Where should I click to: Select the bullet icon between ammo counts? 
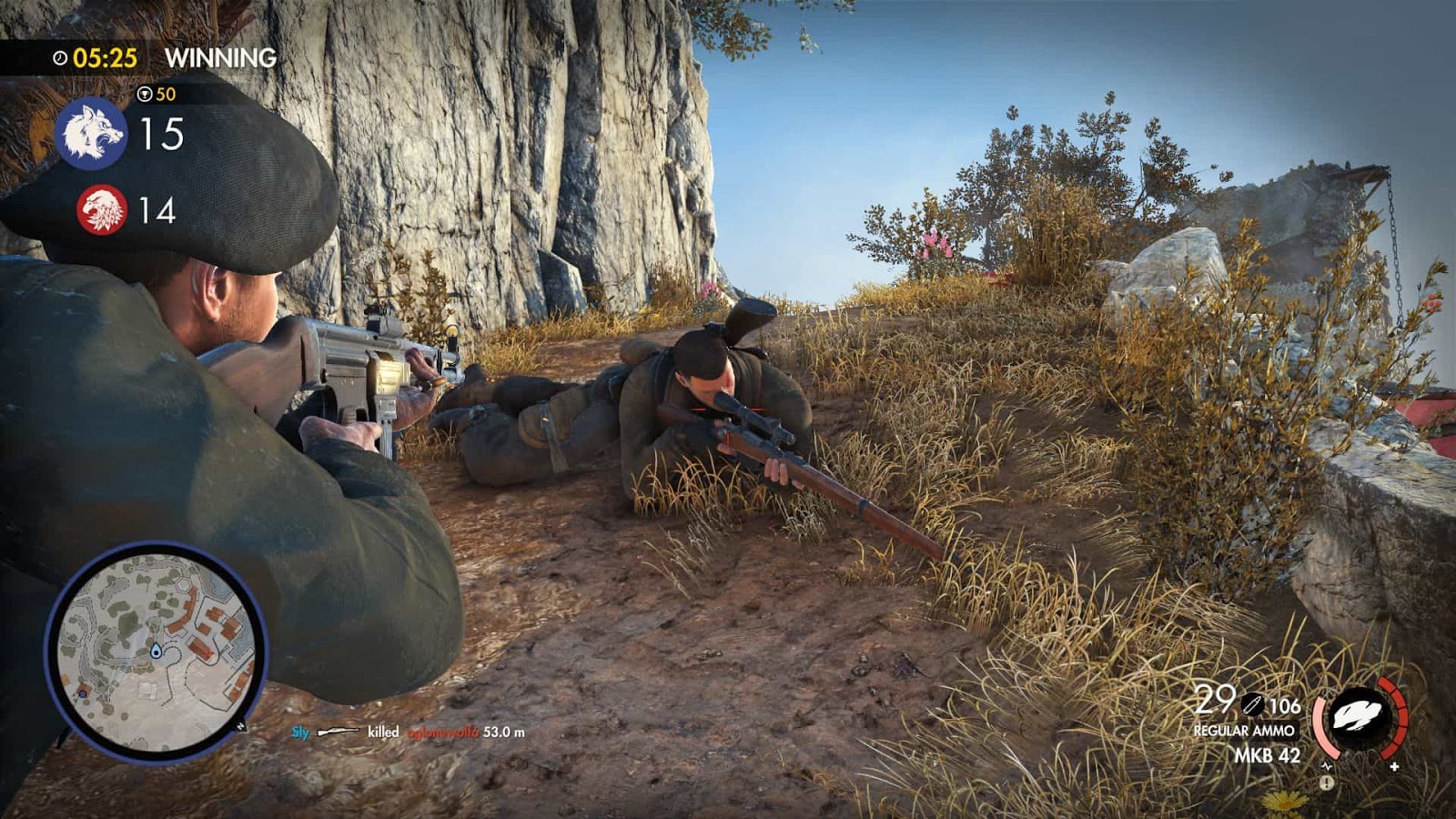tap(1252, 704)
